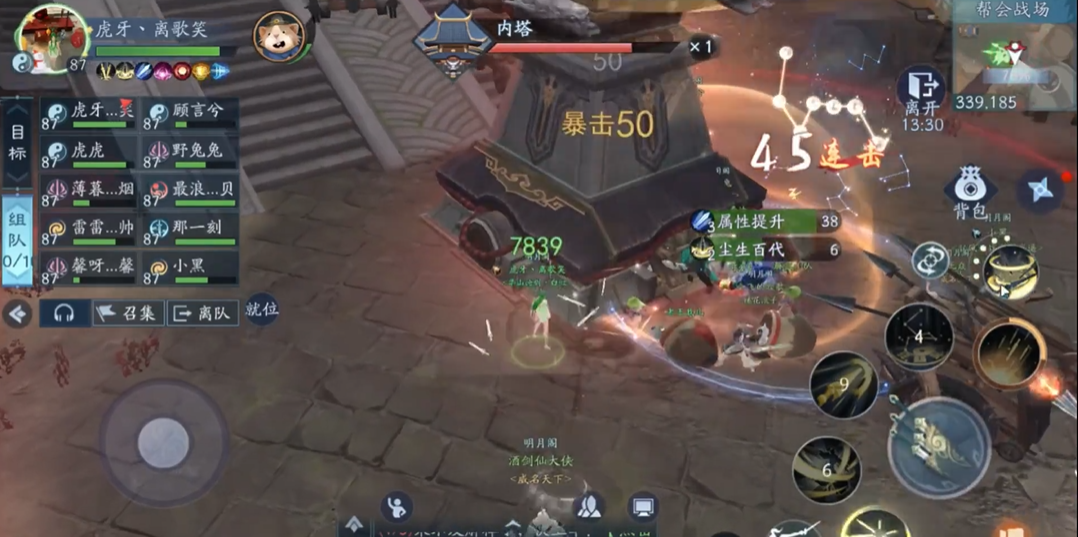Viewport: 1078px width, 537px height.
Task: Open the 帮会战场 minimap
Action: (1013, 54)
